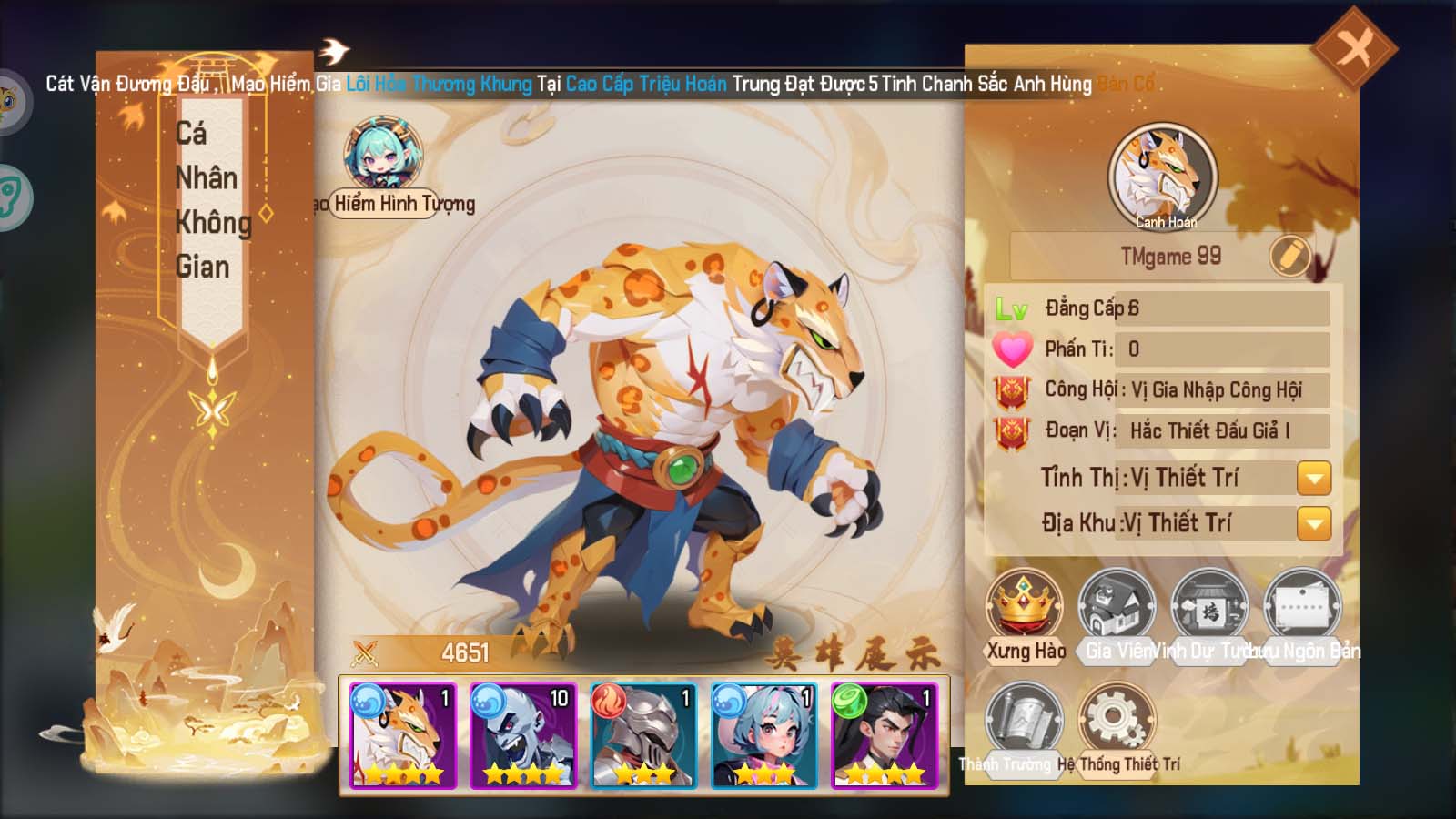This screenshot has width=1456, height=819.
Task: Open the Gia Viên house icon
Action: click(x=1117, y=606)
